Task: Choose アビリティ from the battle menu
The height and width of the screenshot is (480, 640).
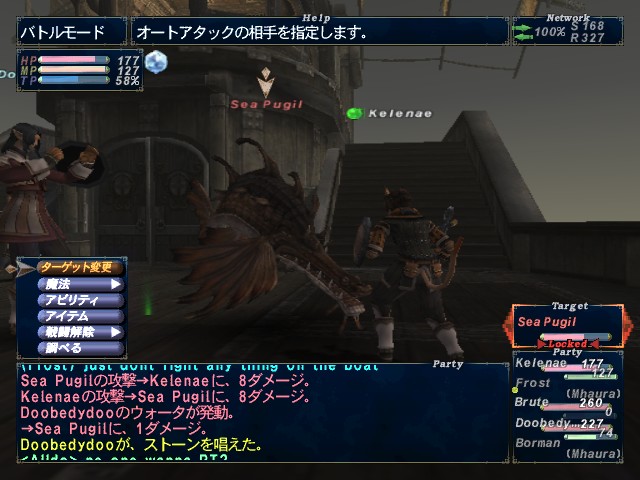Action: pyautogui.click(x=80, y=300)
